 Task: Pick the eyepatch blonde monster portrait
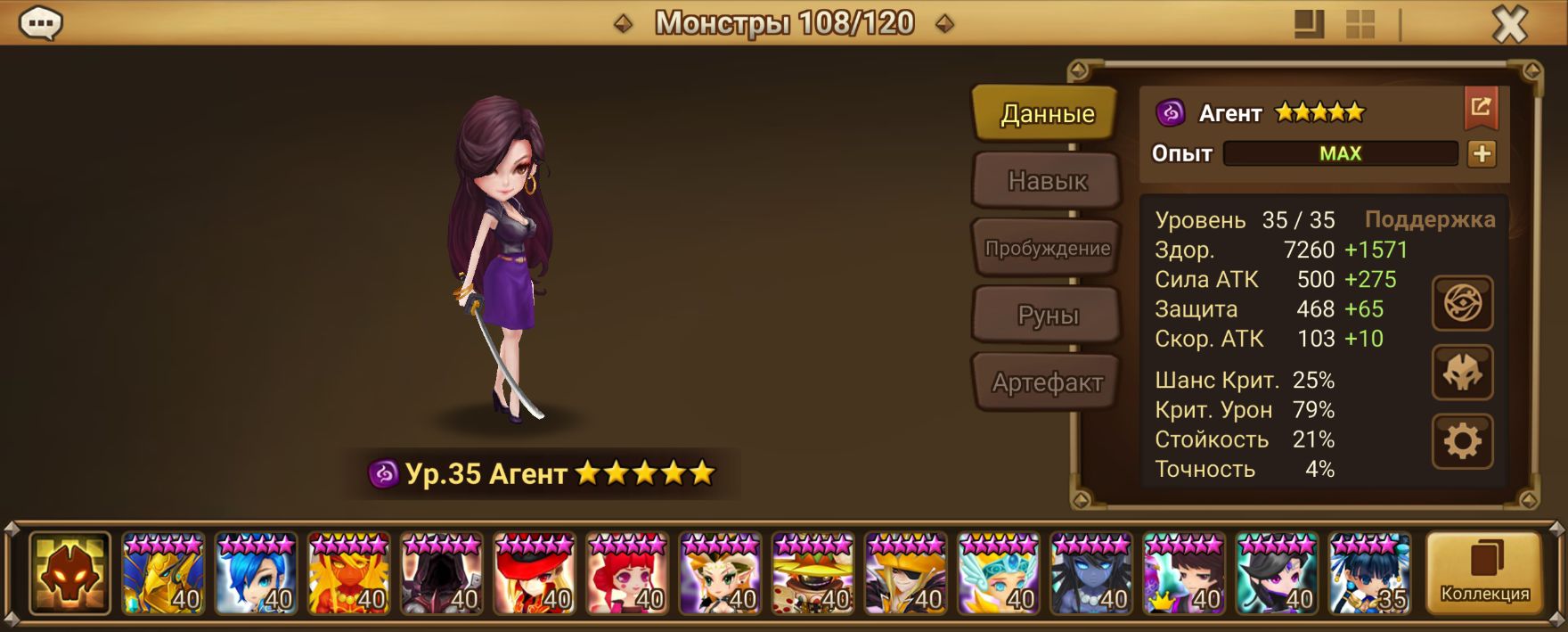pyautogui.click(x=905, y=573)
